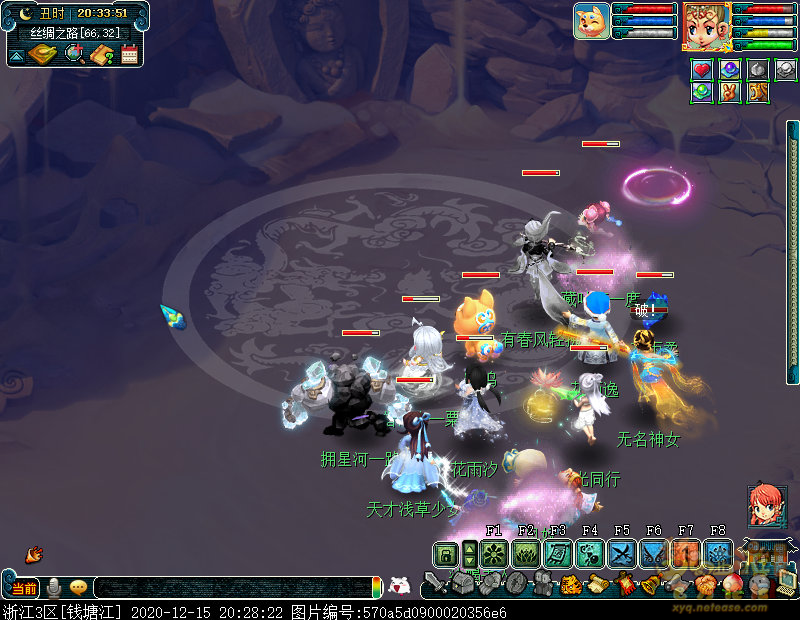Collapse the top-left info panel arrow

coord(17,56)
